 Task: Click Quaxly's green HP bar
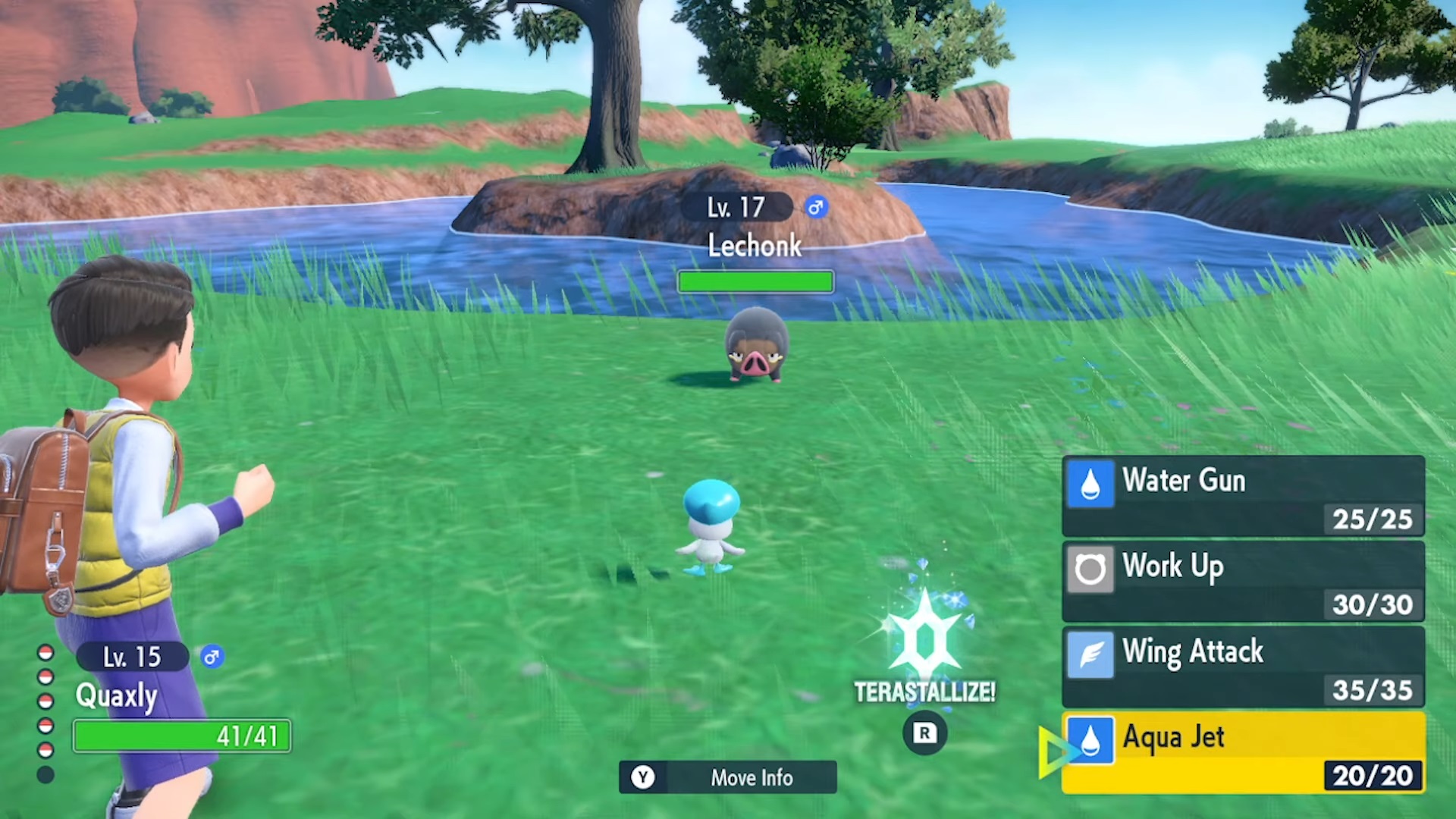click(182, 736)
